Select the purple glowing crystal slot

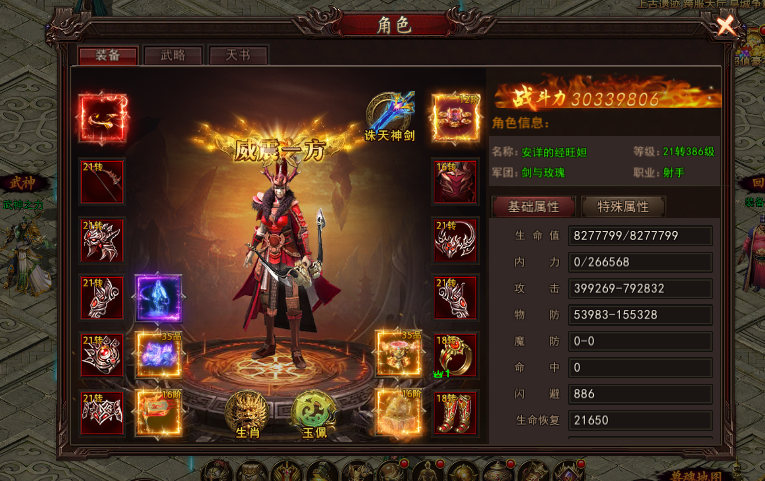158,297
